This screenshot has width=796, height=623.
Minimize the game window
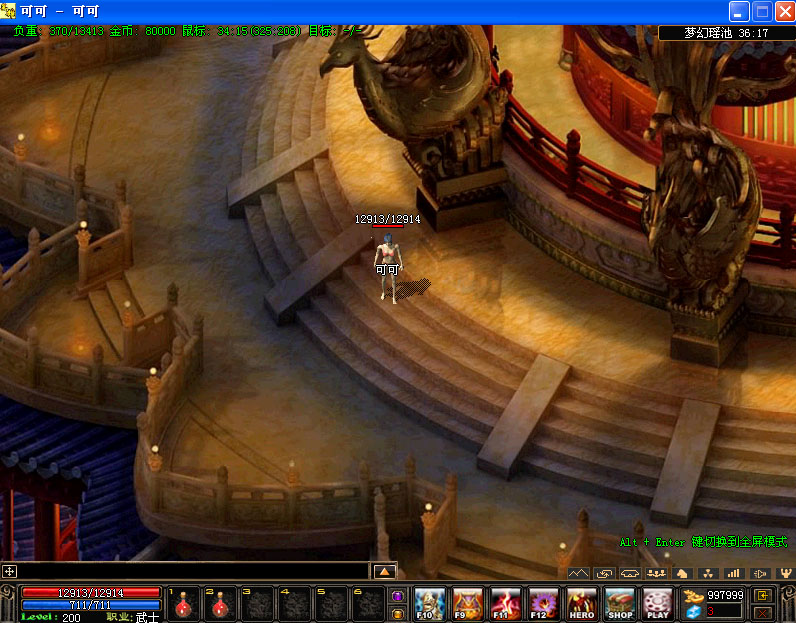[739, 12]
